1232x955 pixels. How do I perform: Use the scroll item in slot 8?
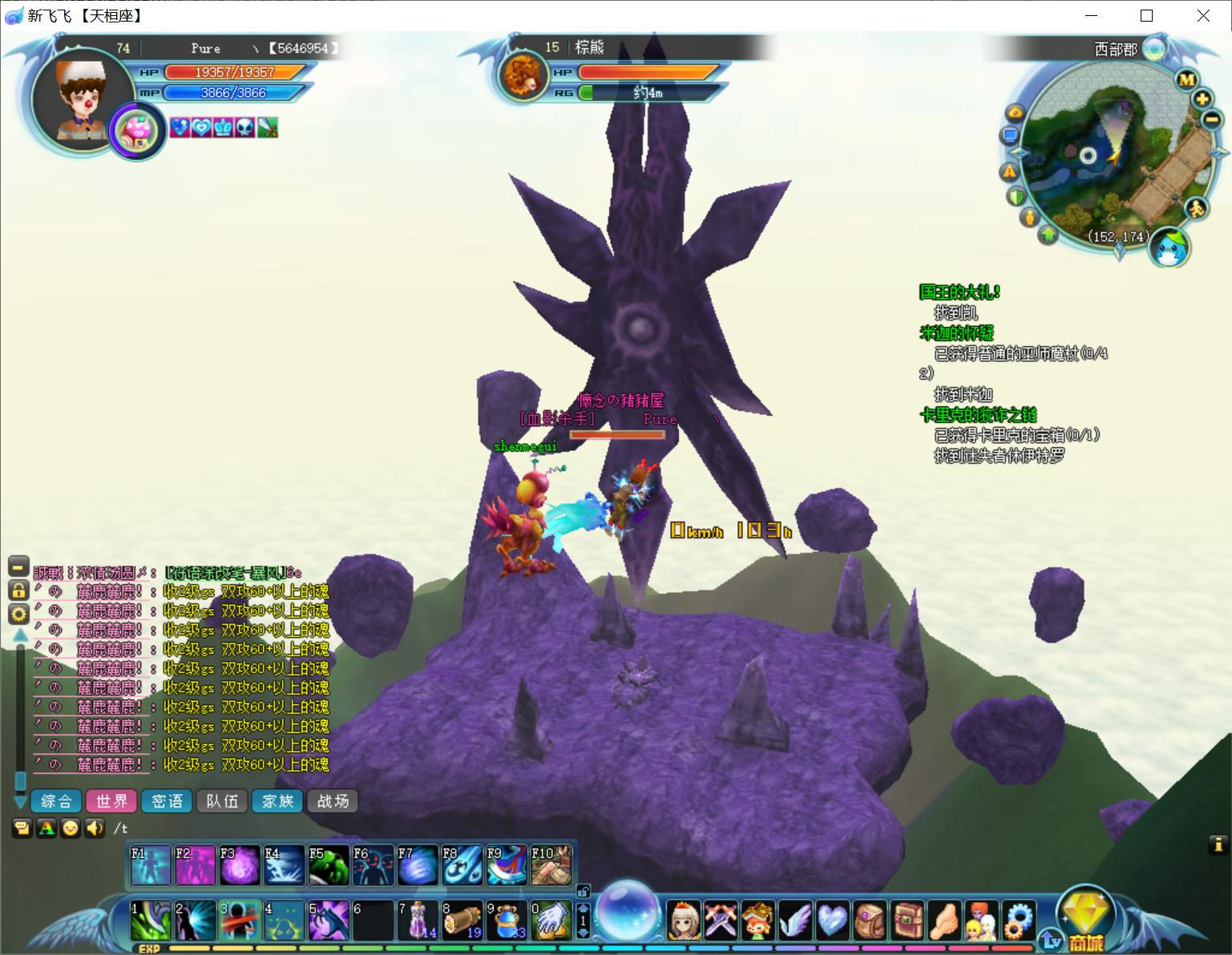(x=462, y=920)
